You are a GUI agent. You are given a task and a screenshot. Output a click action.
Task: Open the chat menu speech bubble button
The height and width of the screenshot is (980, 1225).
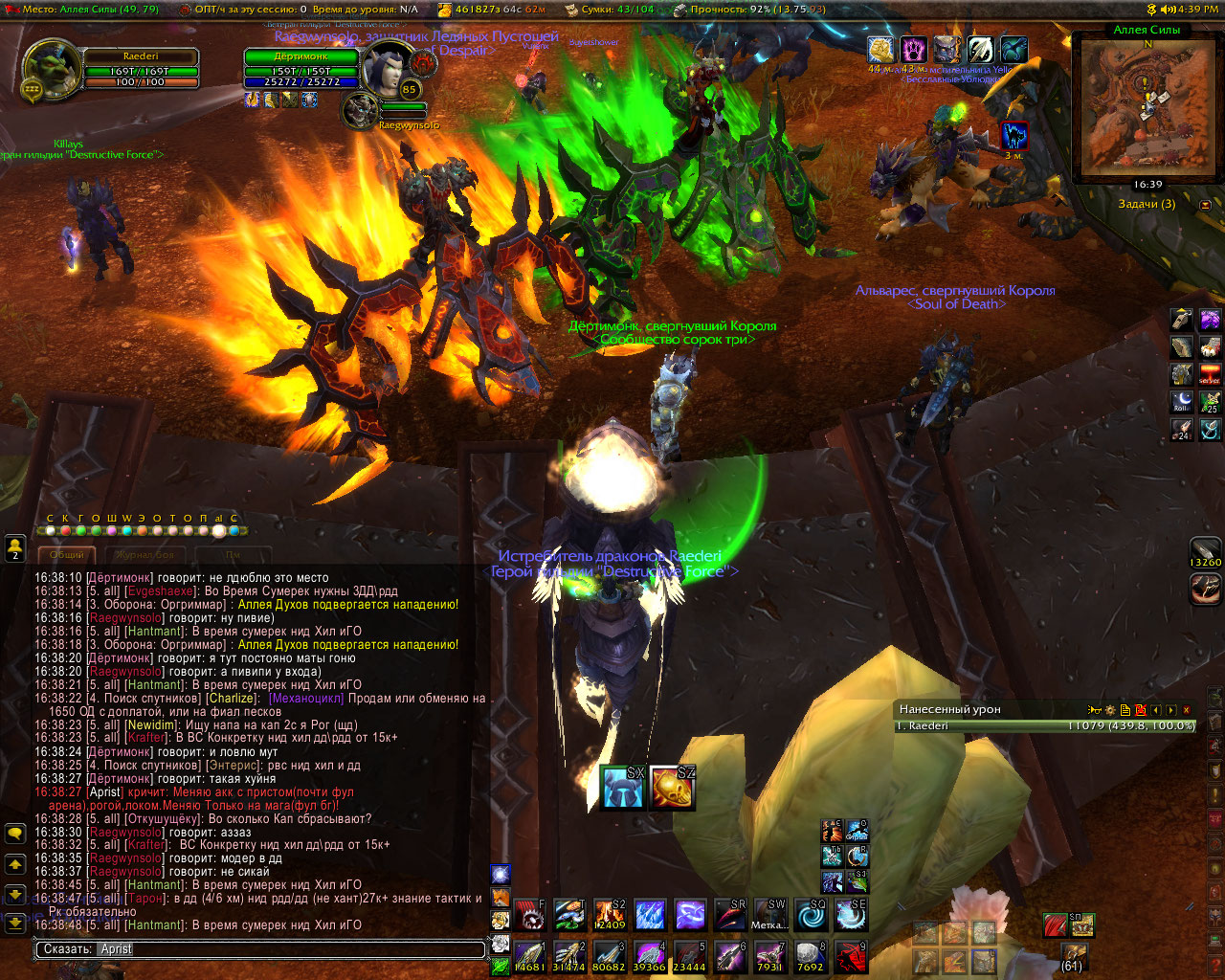[15, 834]
